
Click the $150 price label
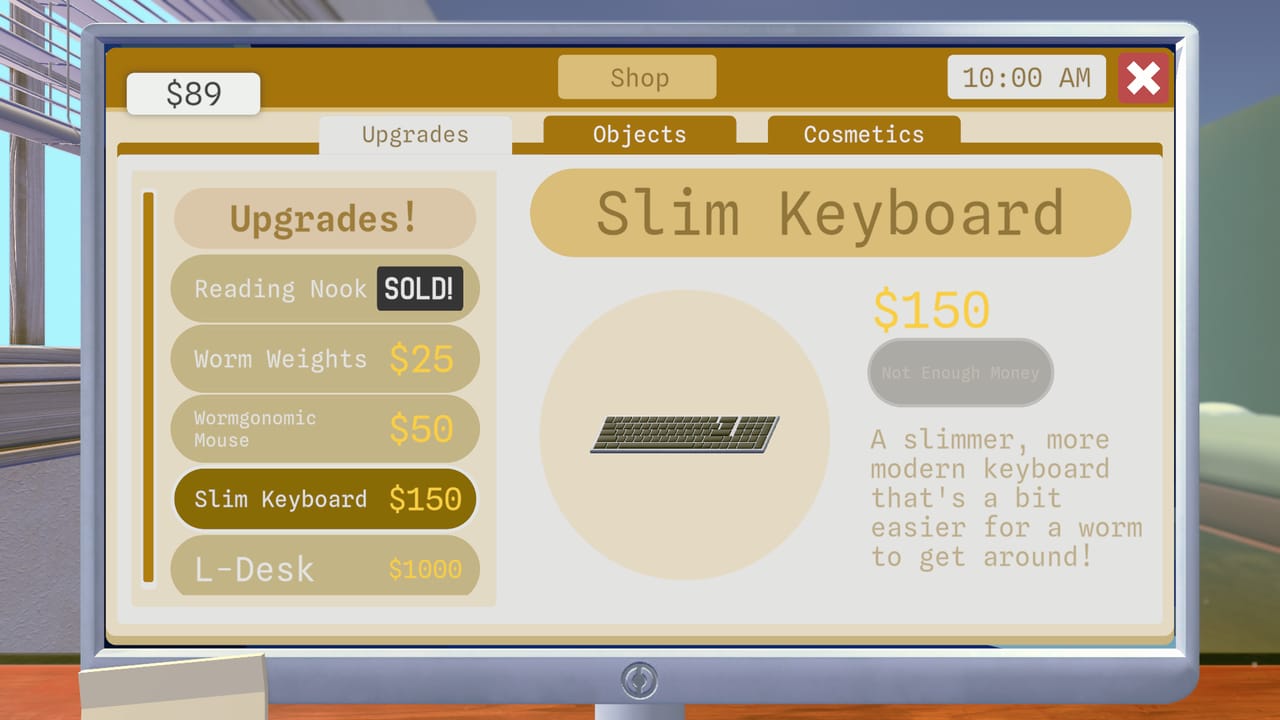tap(931, 310)
